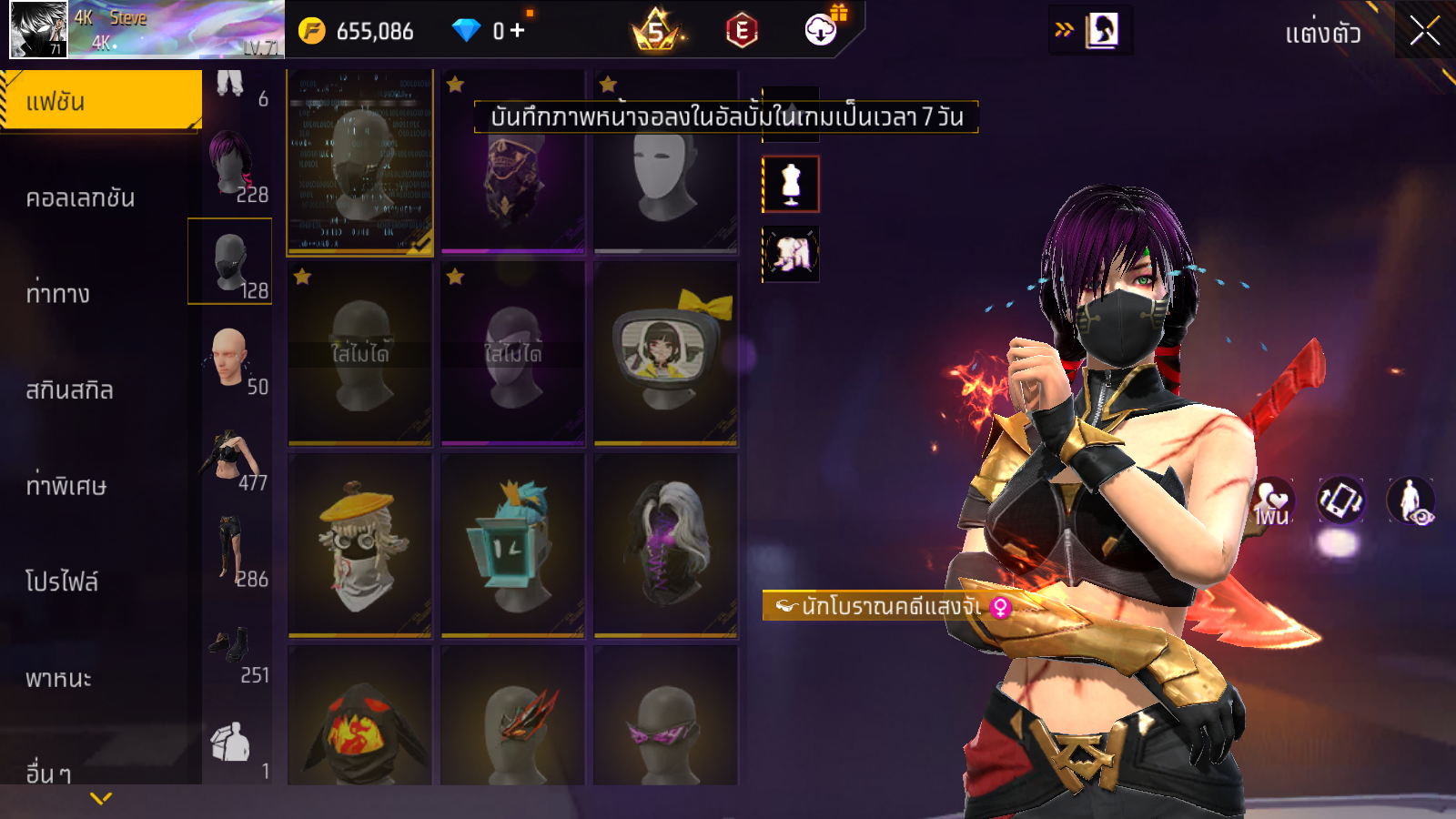This screenshot has height=819, width=1456.
Task: Close the wardrobe screen with the X
Action: [x=1424, y=32]
